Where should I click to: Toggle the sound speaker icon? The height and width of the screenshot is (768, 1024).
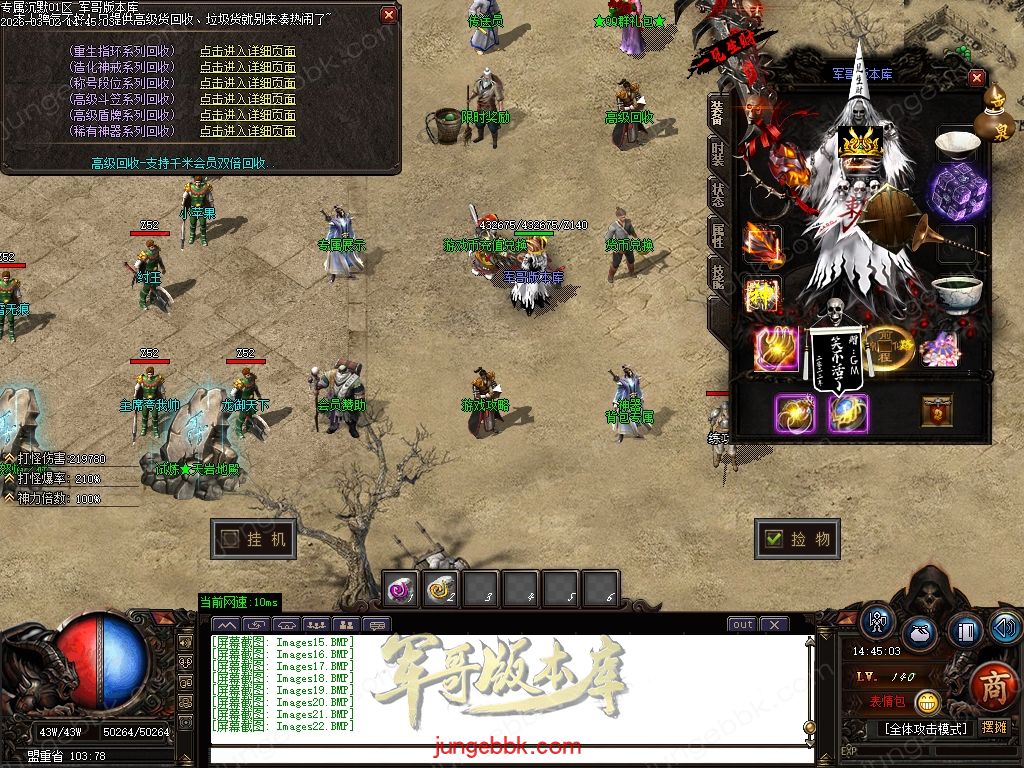[x=1005, y=627]
